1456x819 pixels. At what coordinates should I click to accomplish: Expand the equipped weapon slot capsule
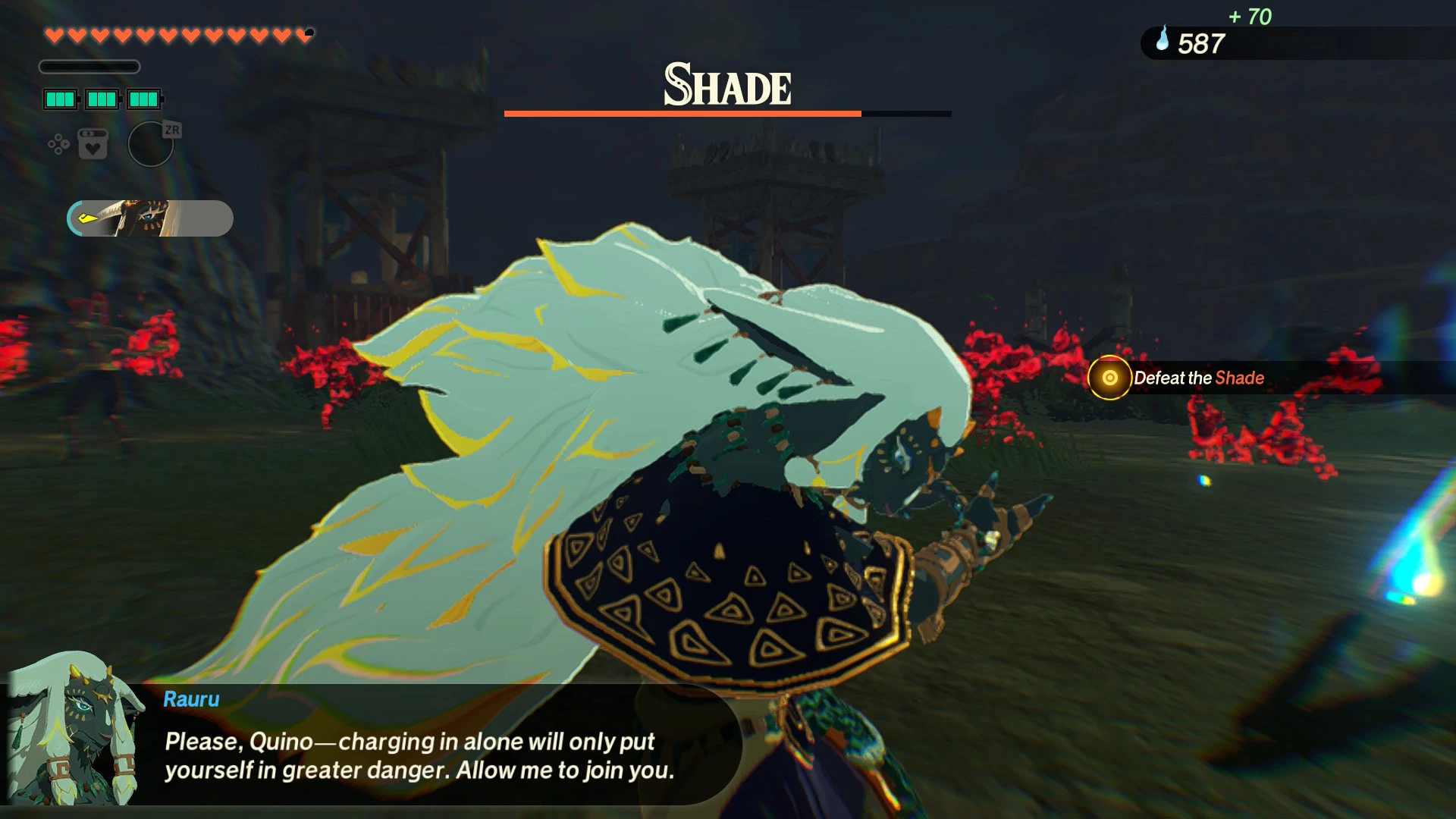coord(149,218)
